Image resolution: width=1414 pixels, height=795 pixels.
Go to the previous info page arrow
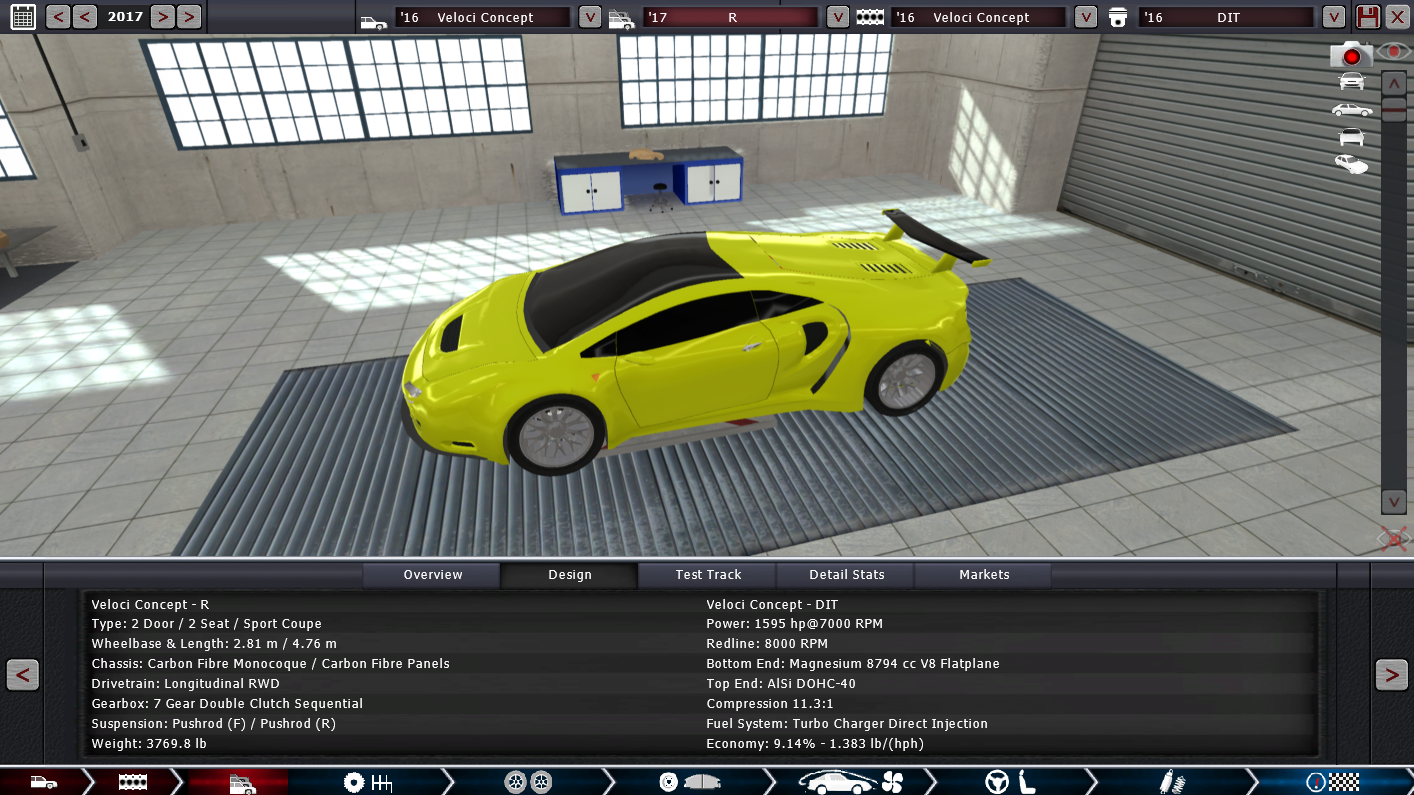[22, 675]
